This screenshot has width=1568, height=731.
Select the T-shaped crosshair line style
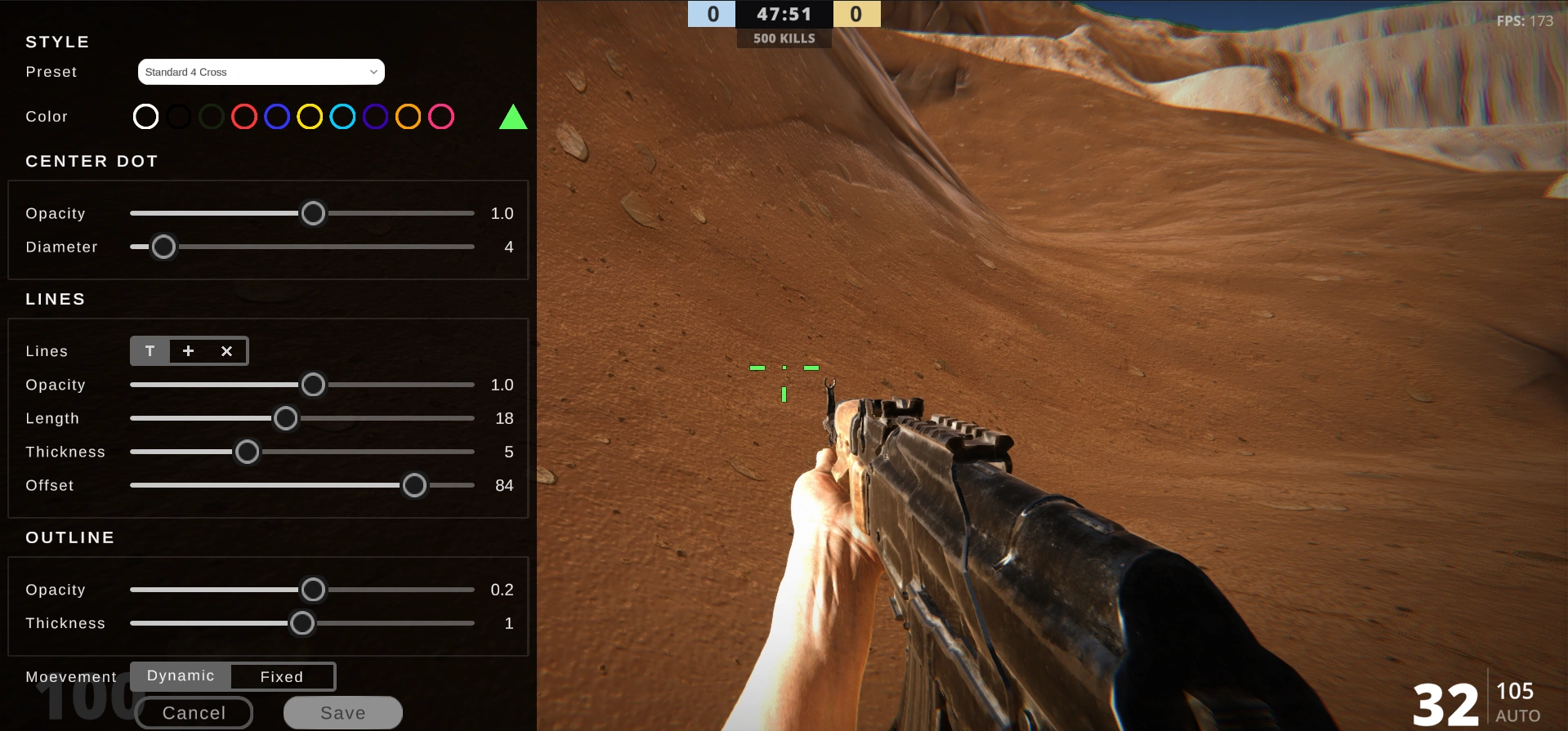coord(150,350)
